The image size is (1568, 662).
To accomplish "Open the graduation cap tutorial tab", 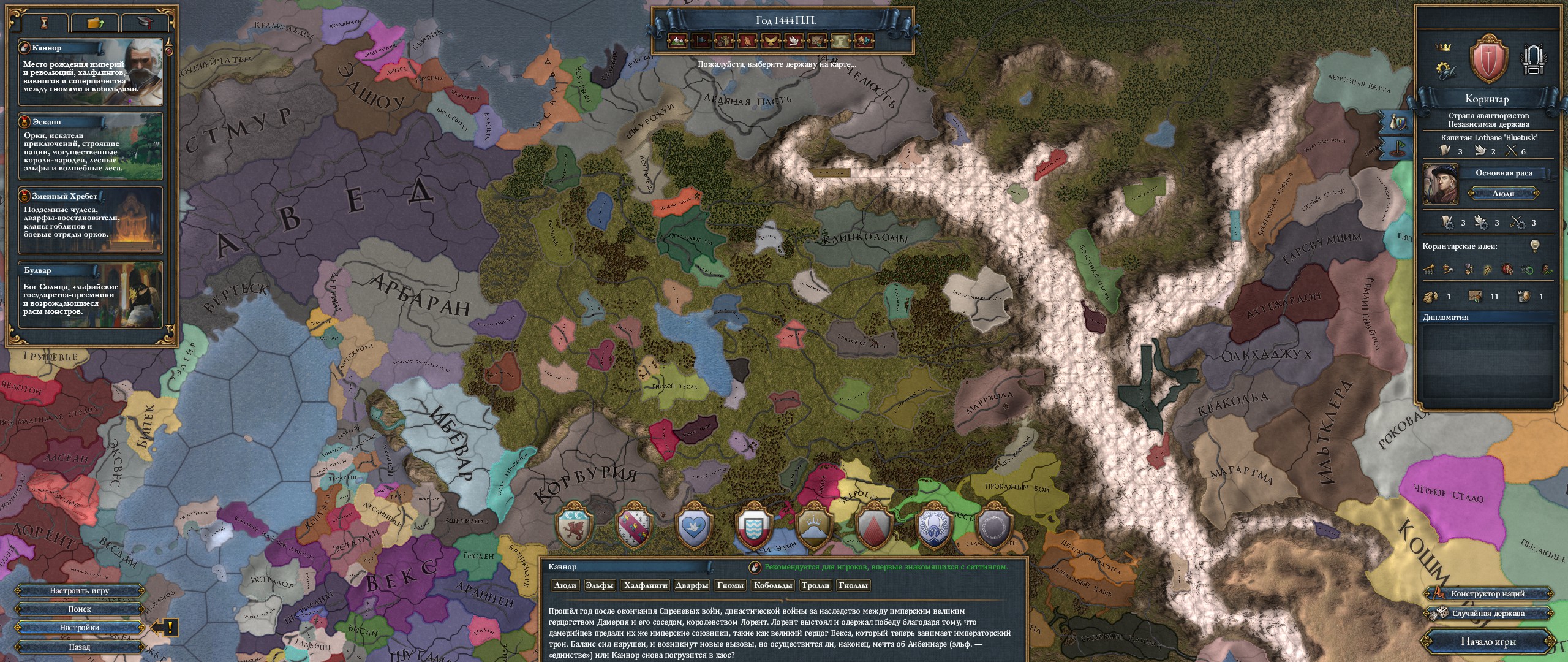I will (x=145, y=23).
